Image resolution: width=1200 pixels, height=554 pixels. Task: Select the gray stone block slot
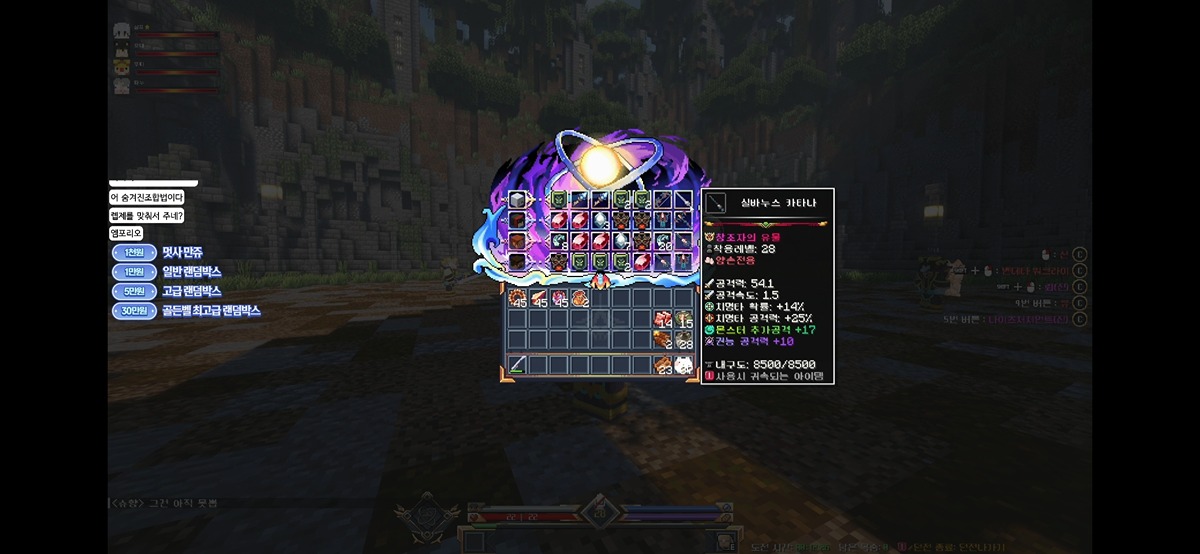[x=517, y=200]
